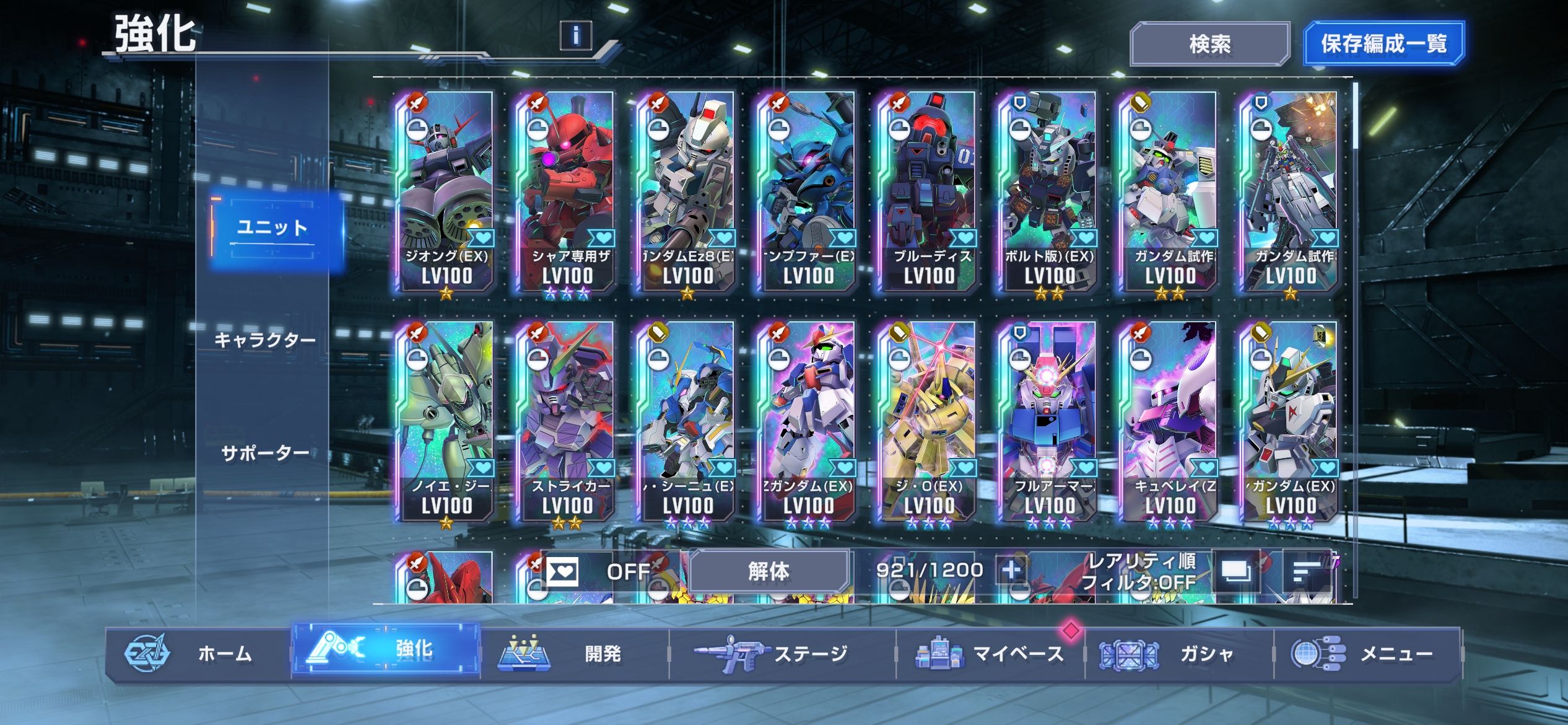Image resolution: width=1568 pixels, height=725 pixels.
Task: Switch to the サポーター tab
Action: [265, 454]
